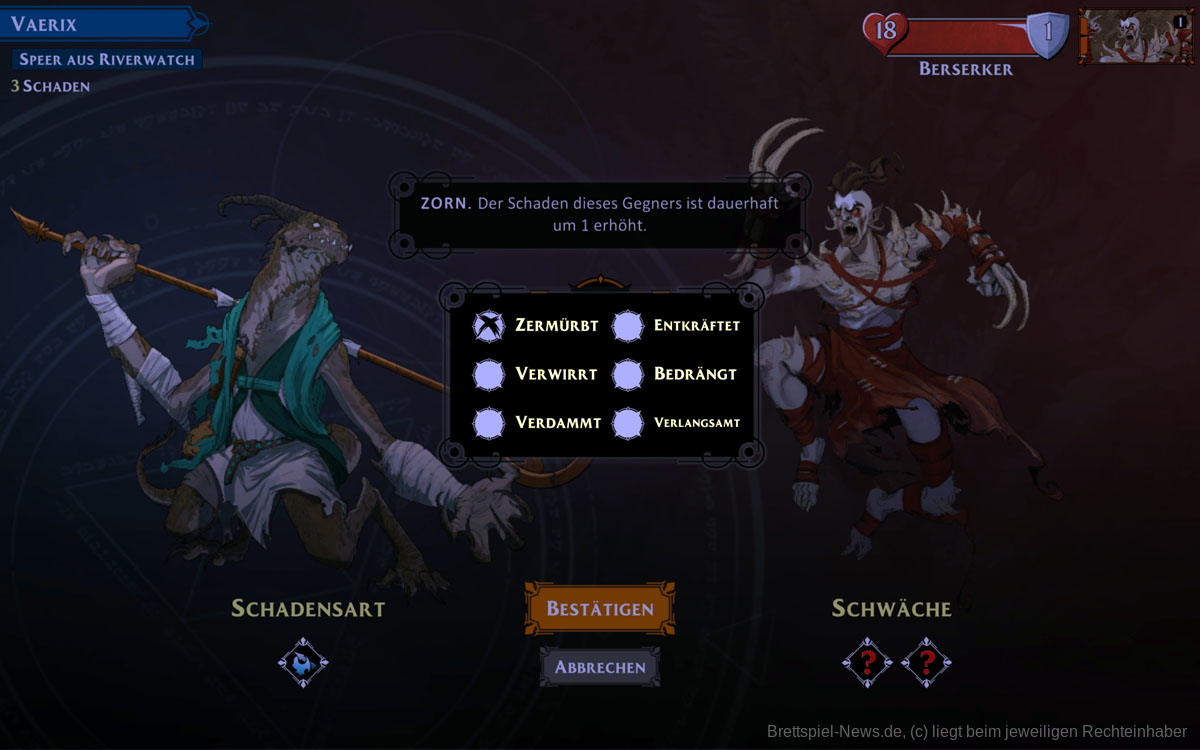Screen dimensions: 1200x750
Task: Cancel using the Abbrechen button
Action: [600, 667]
